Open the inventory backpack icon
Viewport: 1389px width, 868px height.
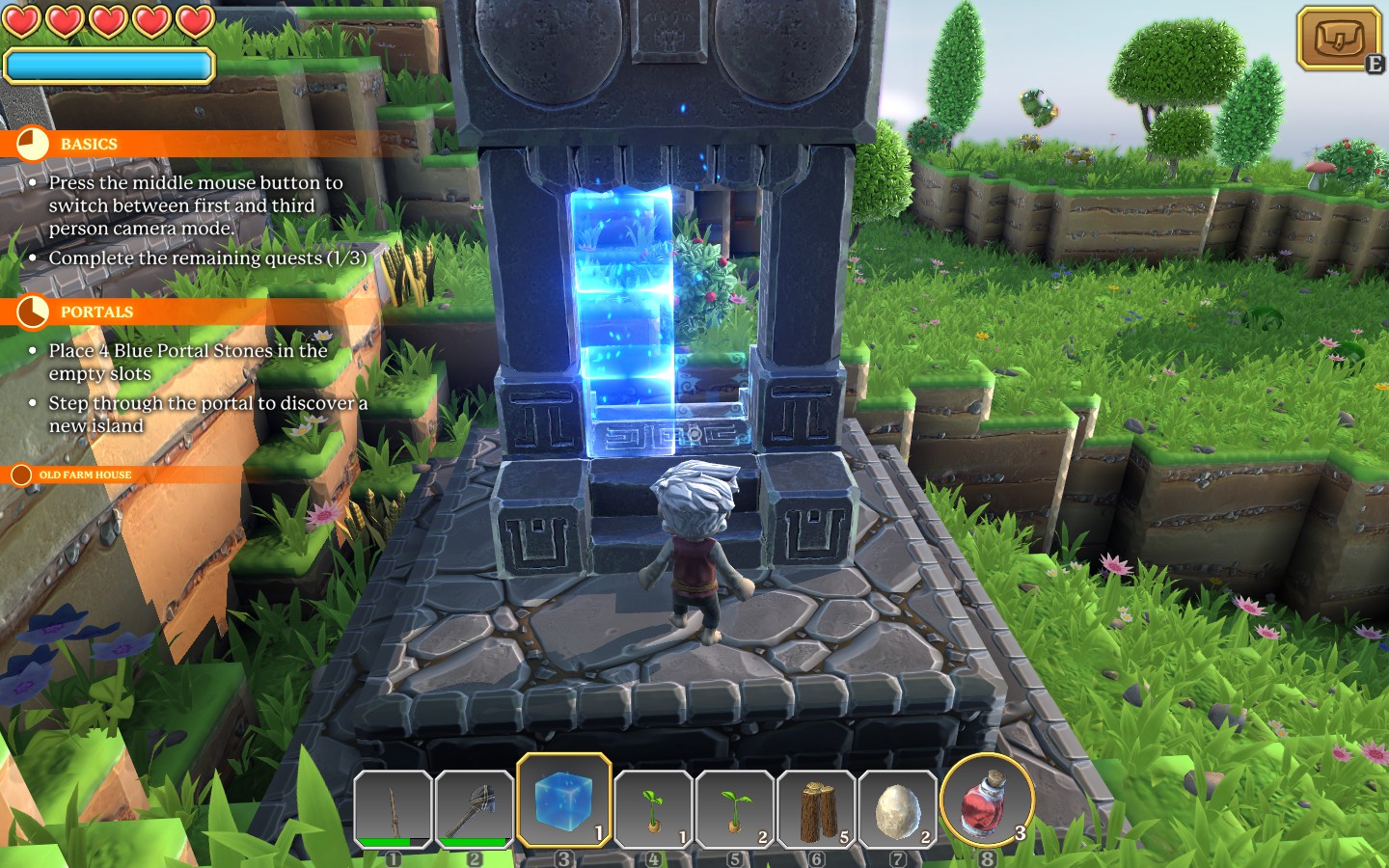[x=1339, y=40]
